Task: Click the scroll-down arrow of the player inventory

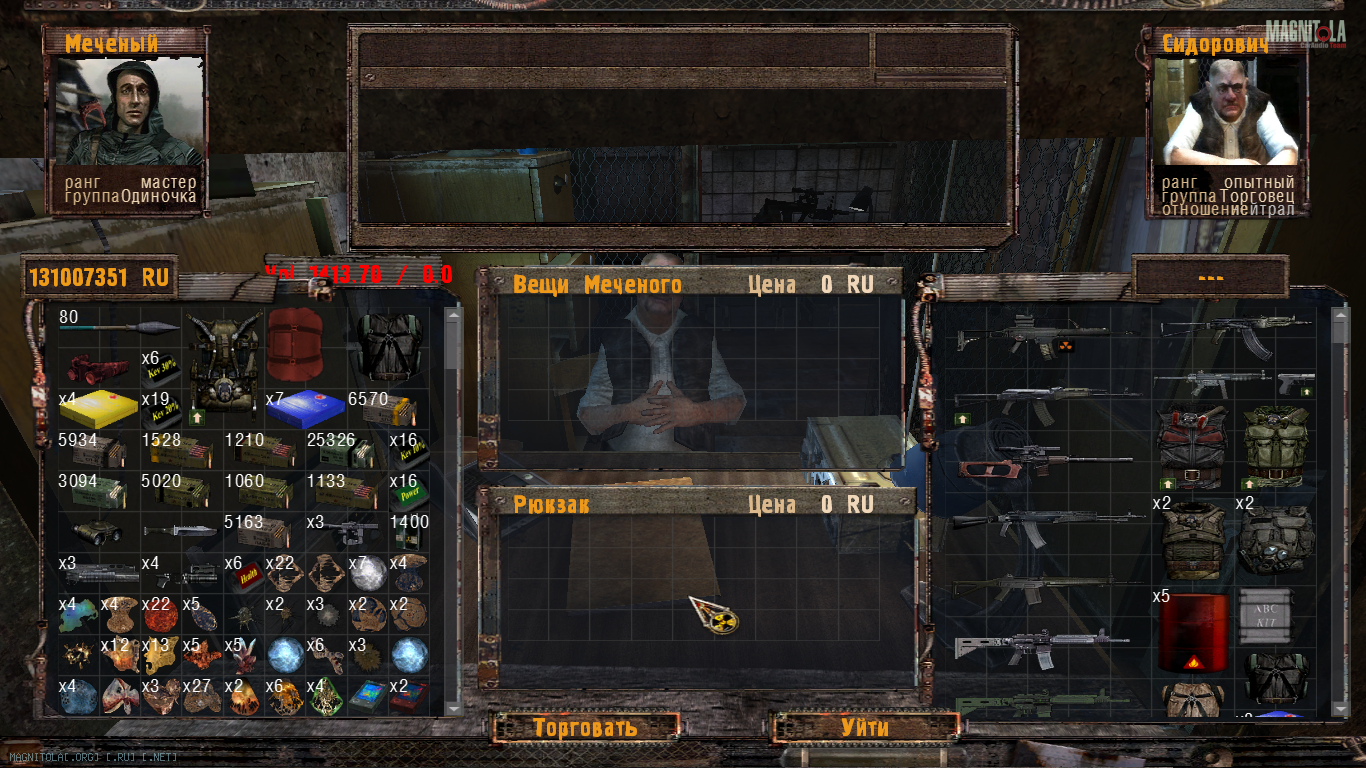Action: [x=453, y=707]
